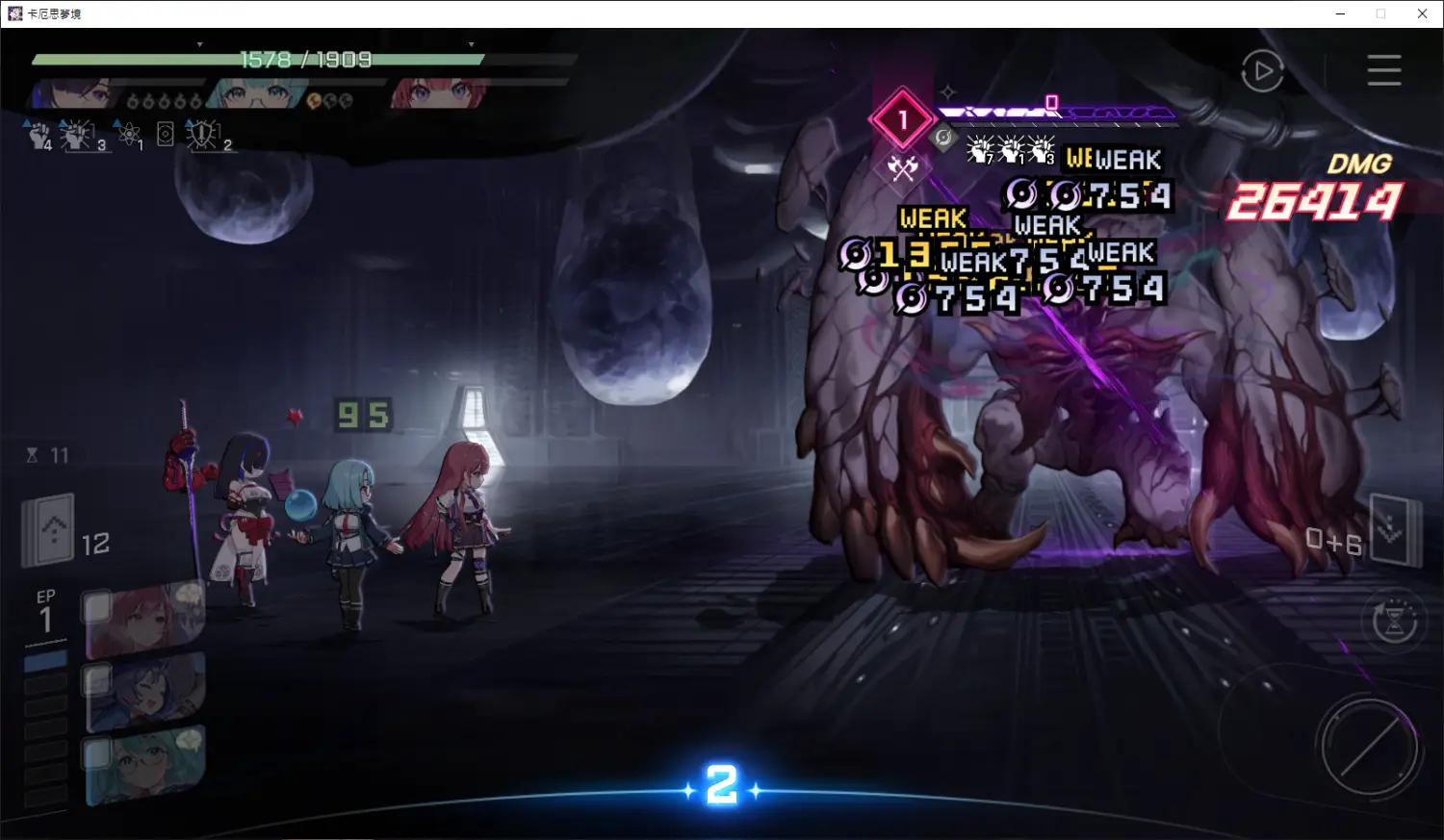The height and width of the screenshot is (840, 1444).
Task: Toggle the auto-battle play button
Action: point(1262,71)
